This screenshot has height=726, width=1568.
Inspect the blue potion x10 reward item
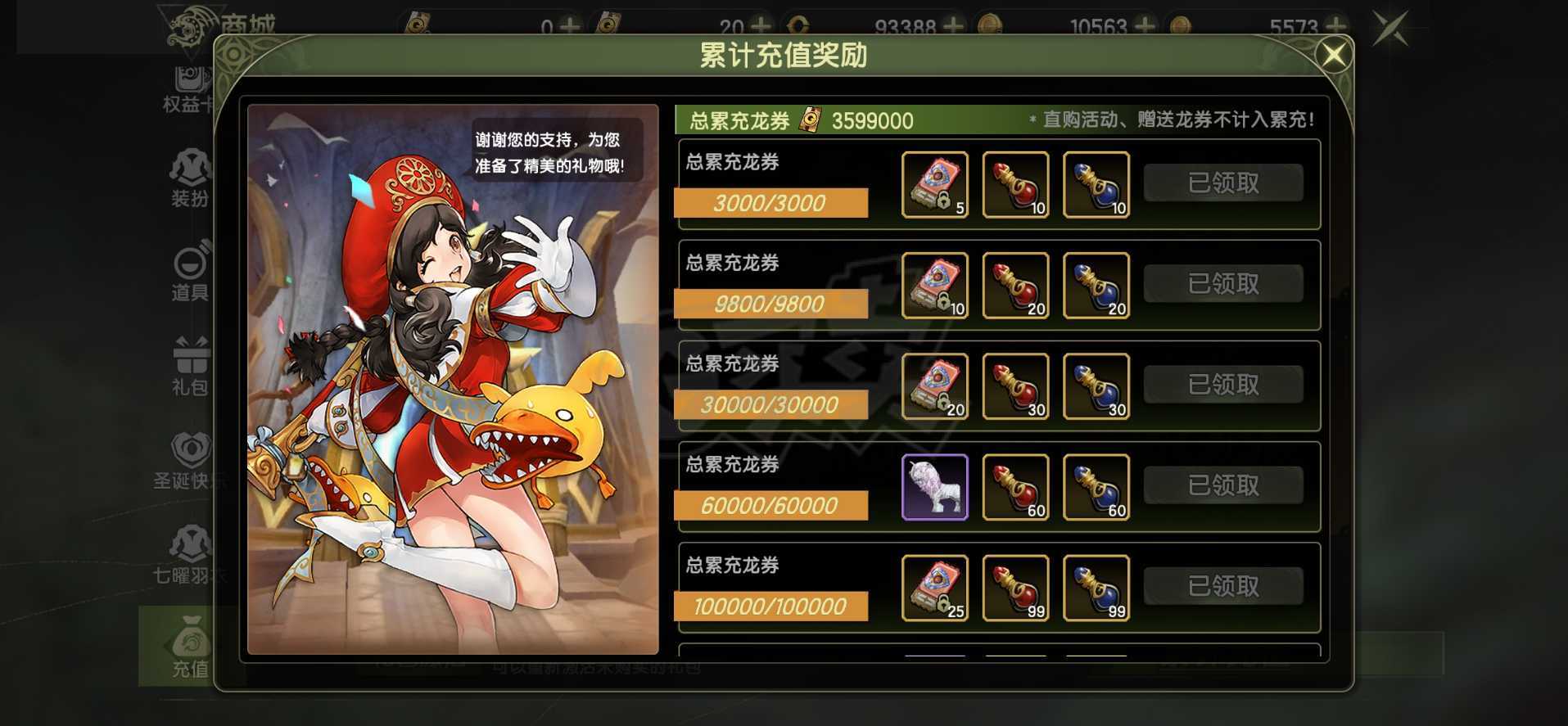(1096, 184)
